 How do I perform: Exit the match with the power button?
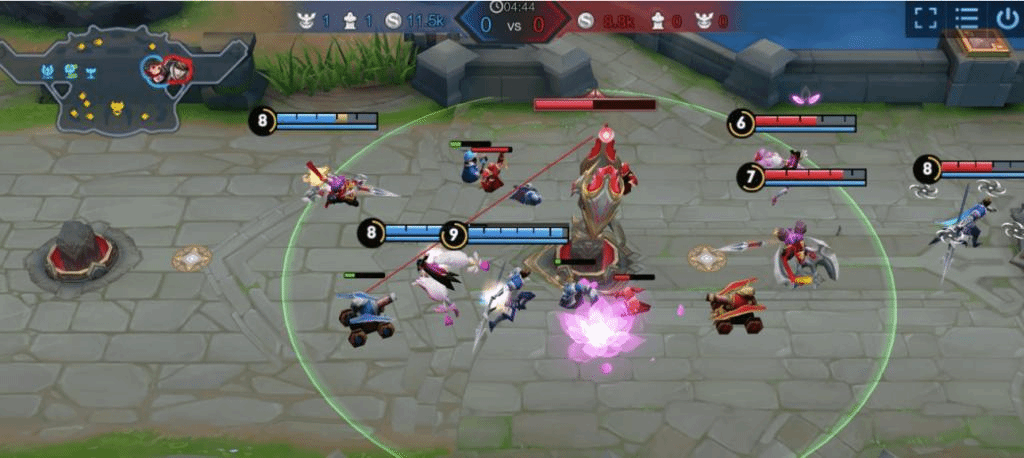tap(1005, 18)
